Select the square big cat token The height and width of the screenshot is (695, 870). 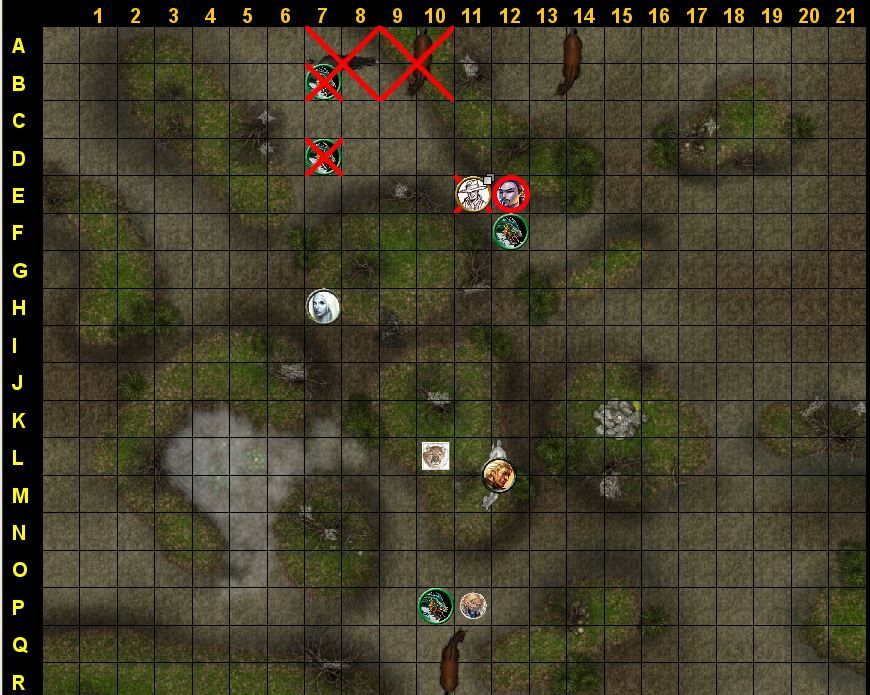(x=435, y=456)
